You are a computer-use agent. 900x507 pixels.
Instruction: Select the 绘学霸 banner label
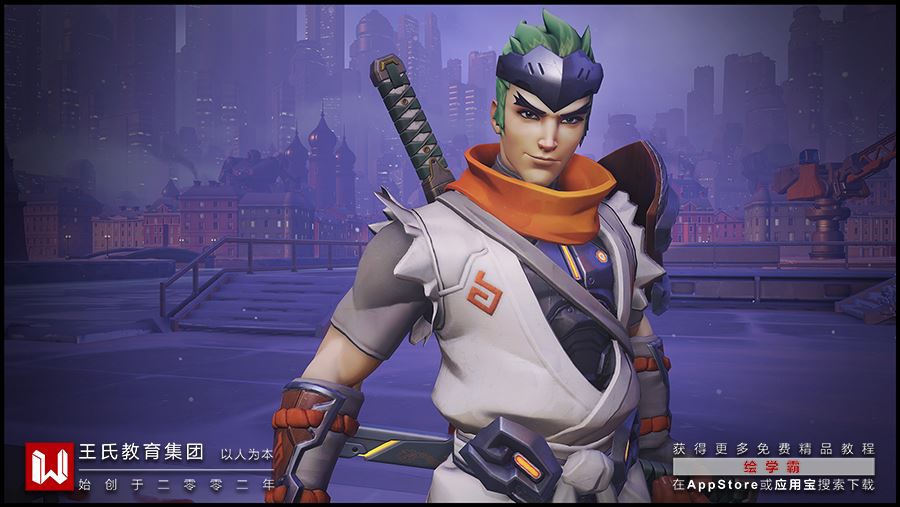click(773, 467)
